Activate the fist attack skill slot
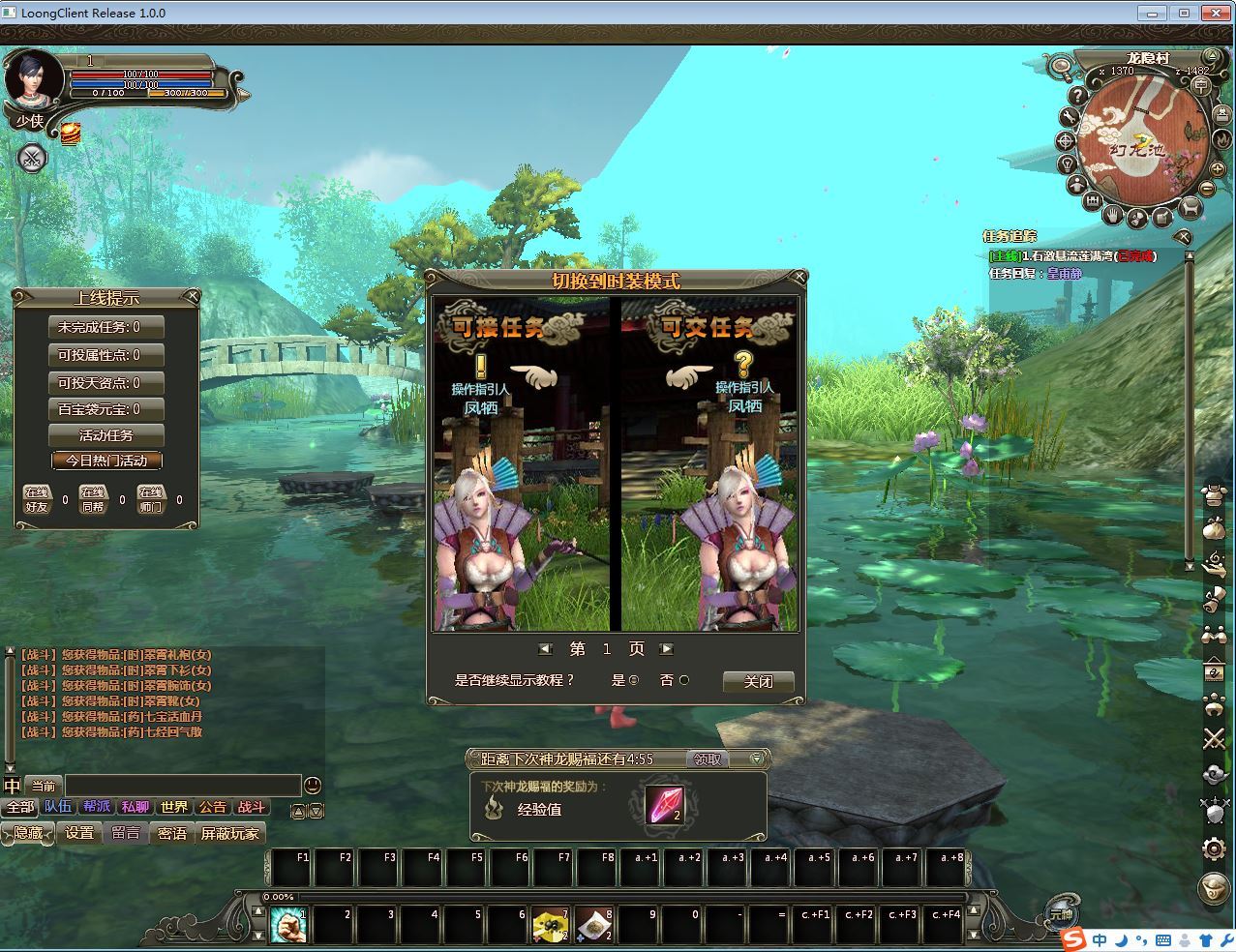 [x=287, y=926]
